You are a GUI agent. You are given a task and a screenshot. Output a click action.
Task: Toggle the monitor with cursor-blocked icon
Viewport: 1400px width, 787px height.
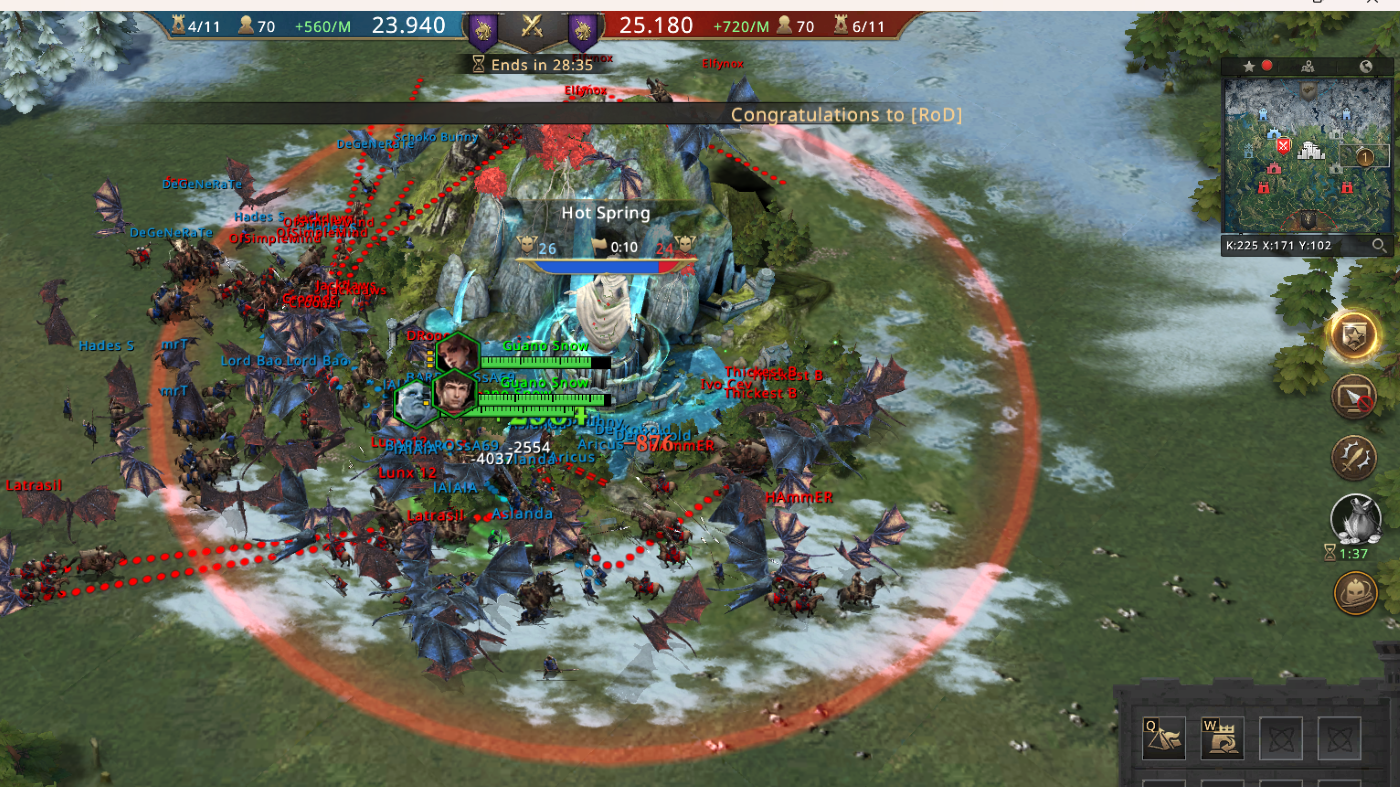coord(1355,398)
